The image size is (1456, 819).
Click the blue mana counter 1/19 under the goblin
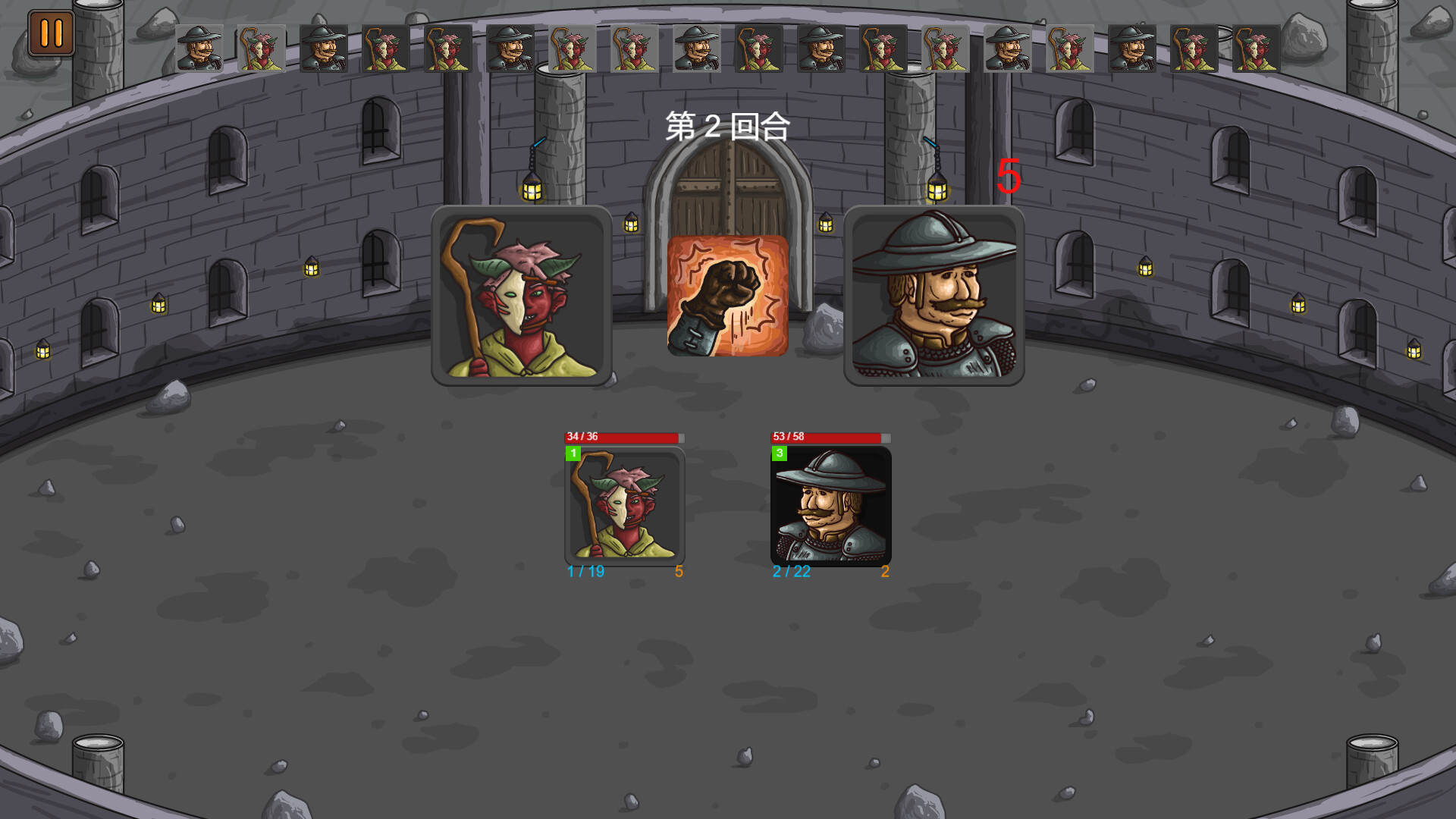point(585,573)
